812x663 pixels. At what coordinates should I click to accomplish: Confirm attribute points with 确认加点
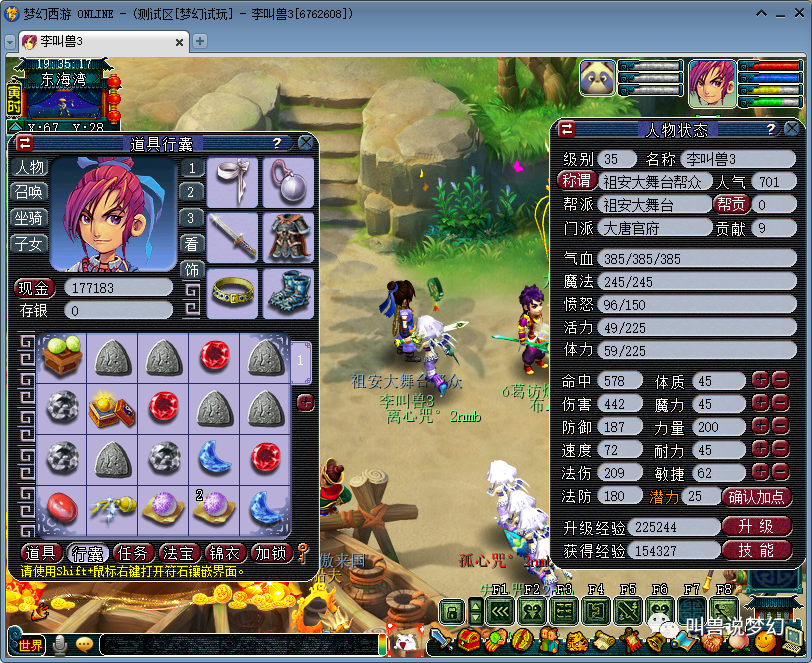757,497
